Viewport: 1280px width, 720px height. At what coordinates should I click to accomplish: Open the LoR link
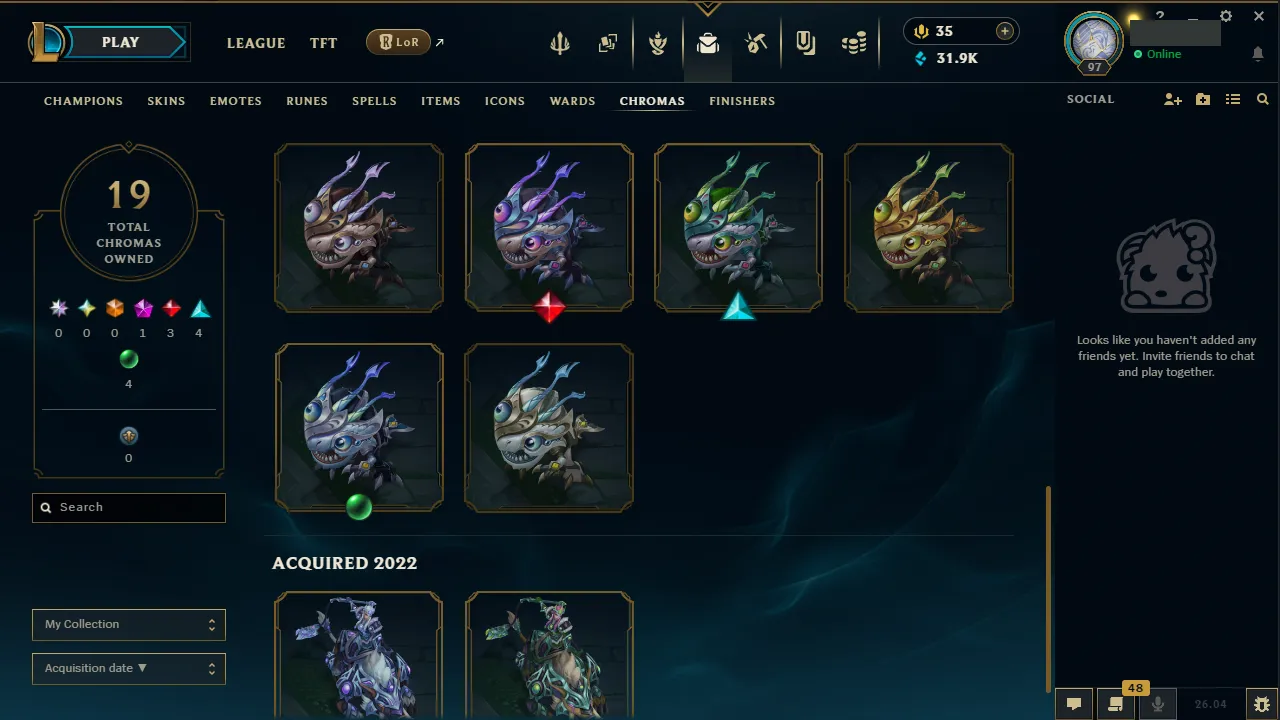pos(398,42)
